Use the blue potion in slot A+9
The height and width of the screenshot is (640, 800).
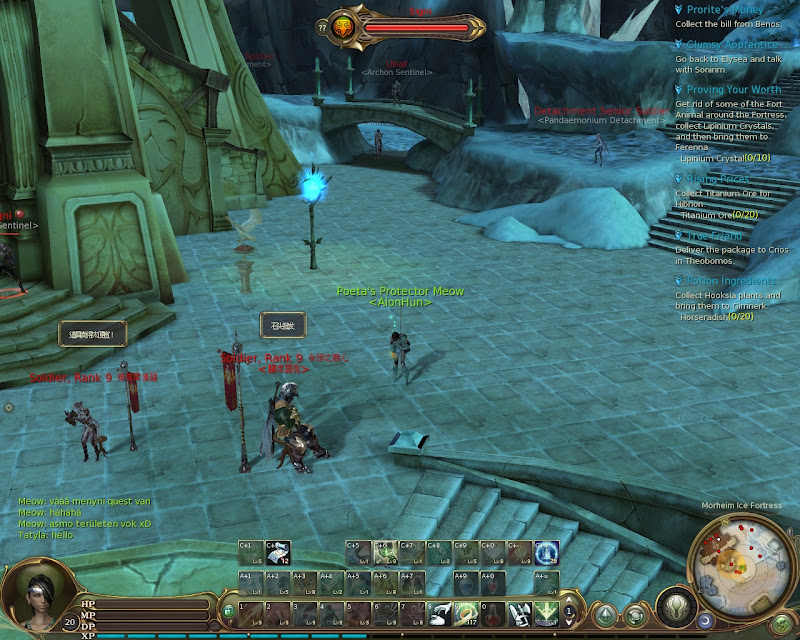tap(464, 583)
